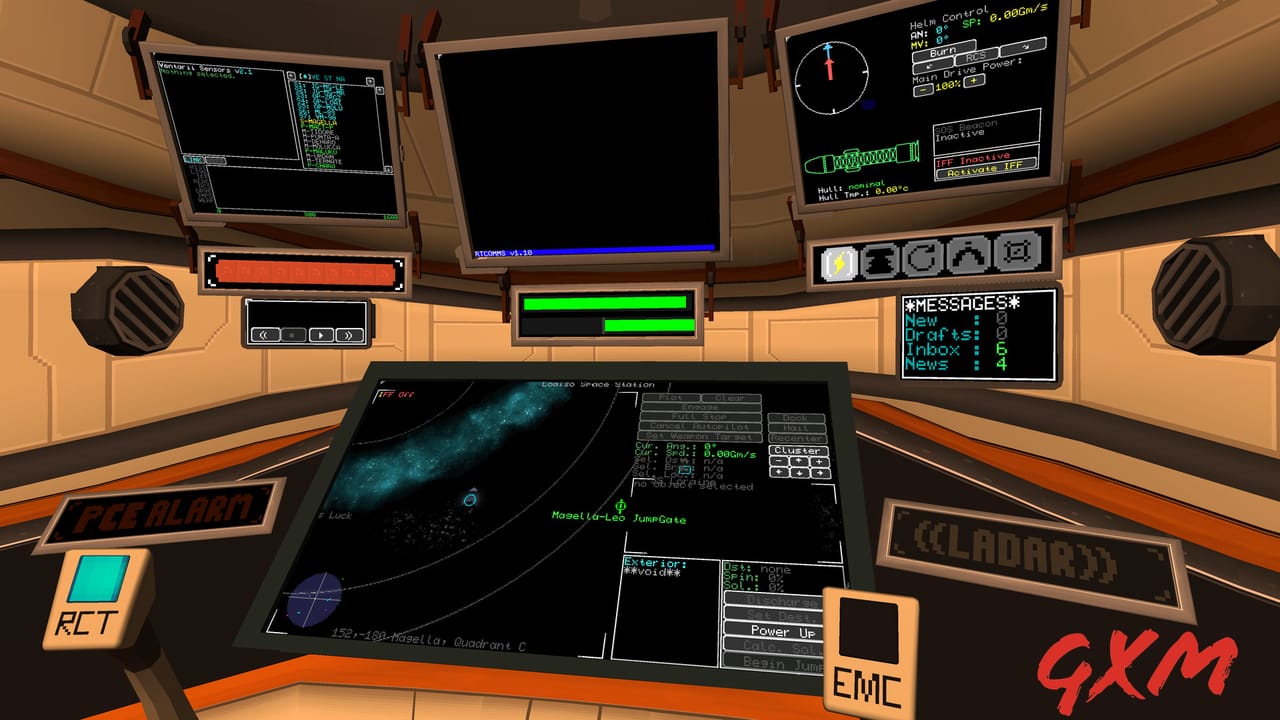Screen dimensions: 1280x720
Task: Zoom the map using the Cluster plus button
Action: [x=819, y=461]
